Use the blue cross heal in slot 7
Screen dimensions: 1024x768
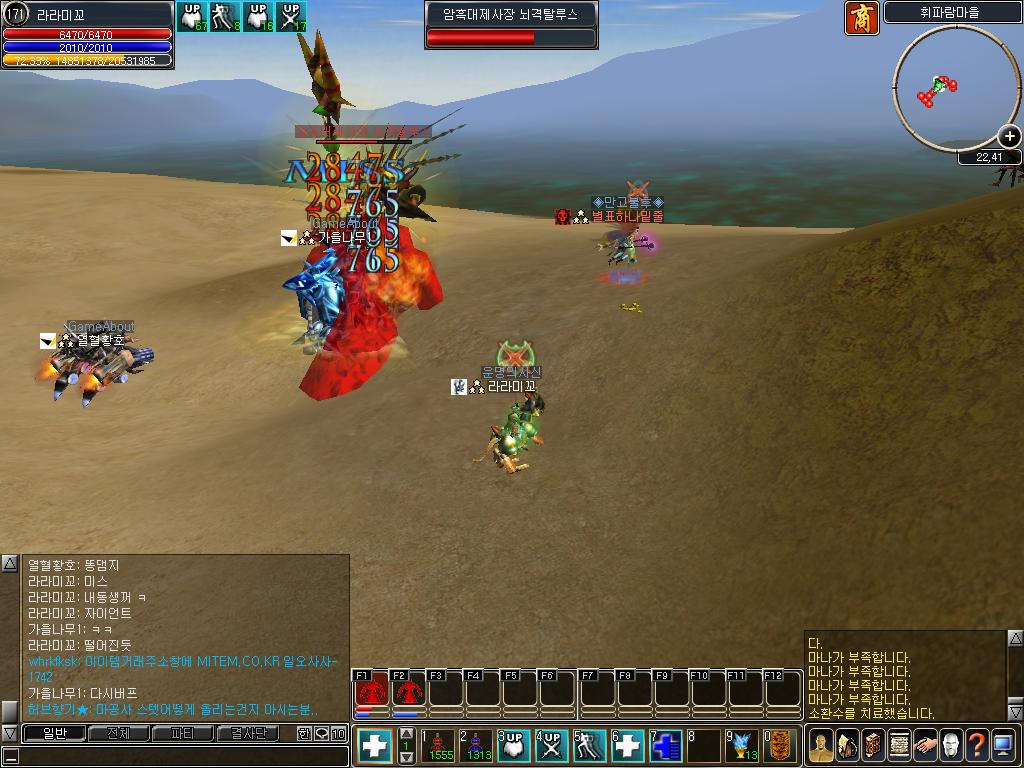pos(666,746)
